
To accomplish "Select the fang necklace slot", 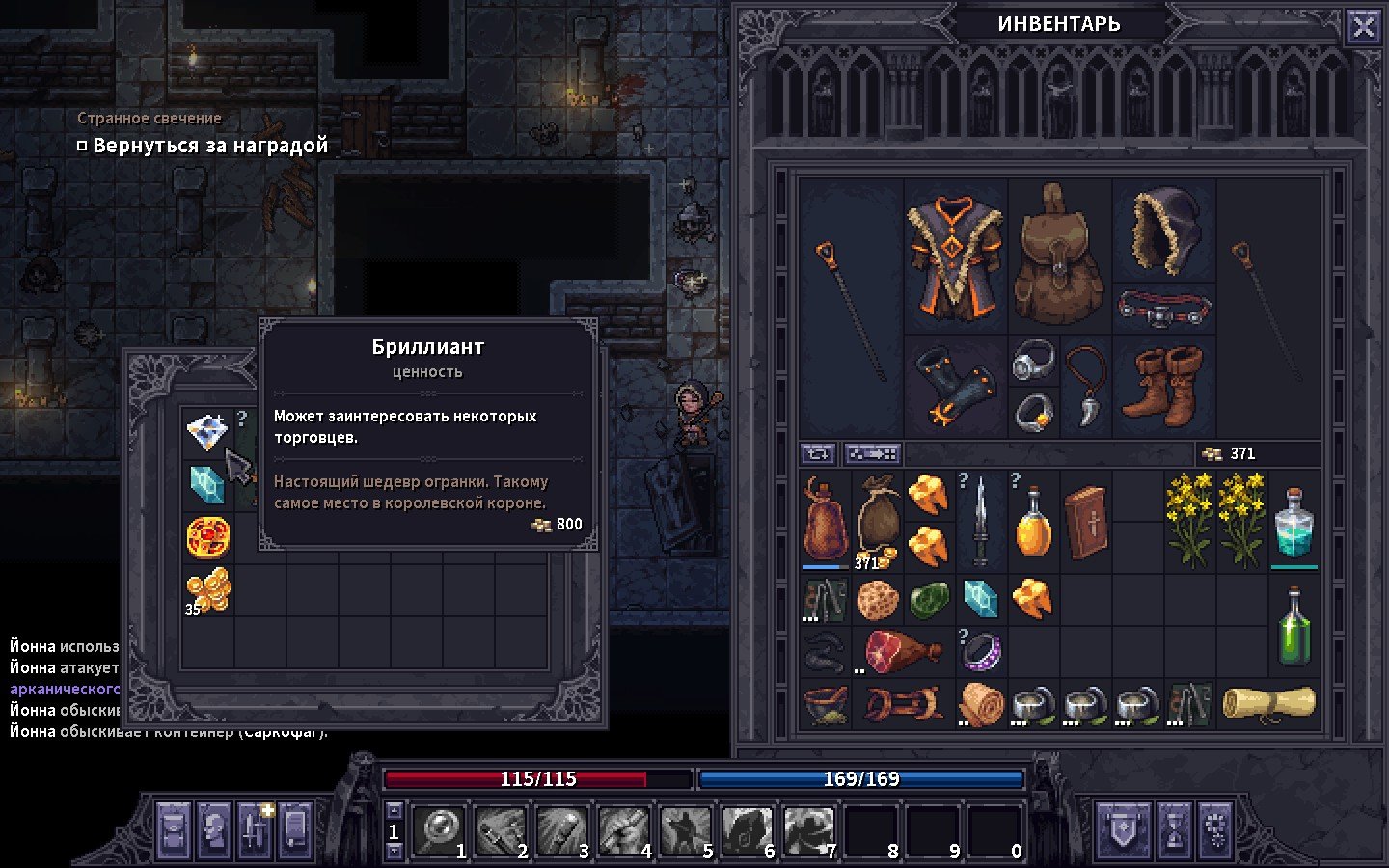I will [1085, 386].
